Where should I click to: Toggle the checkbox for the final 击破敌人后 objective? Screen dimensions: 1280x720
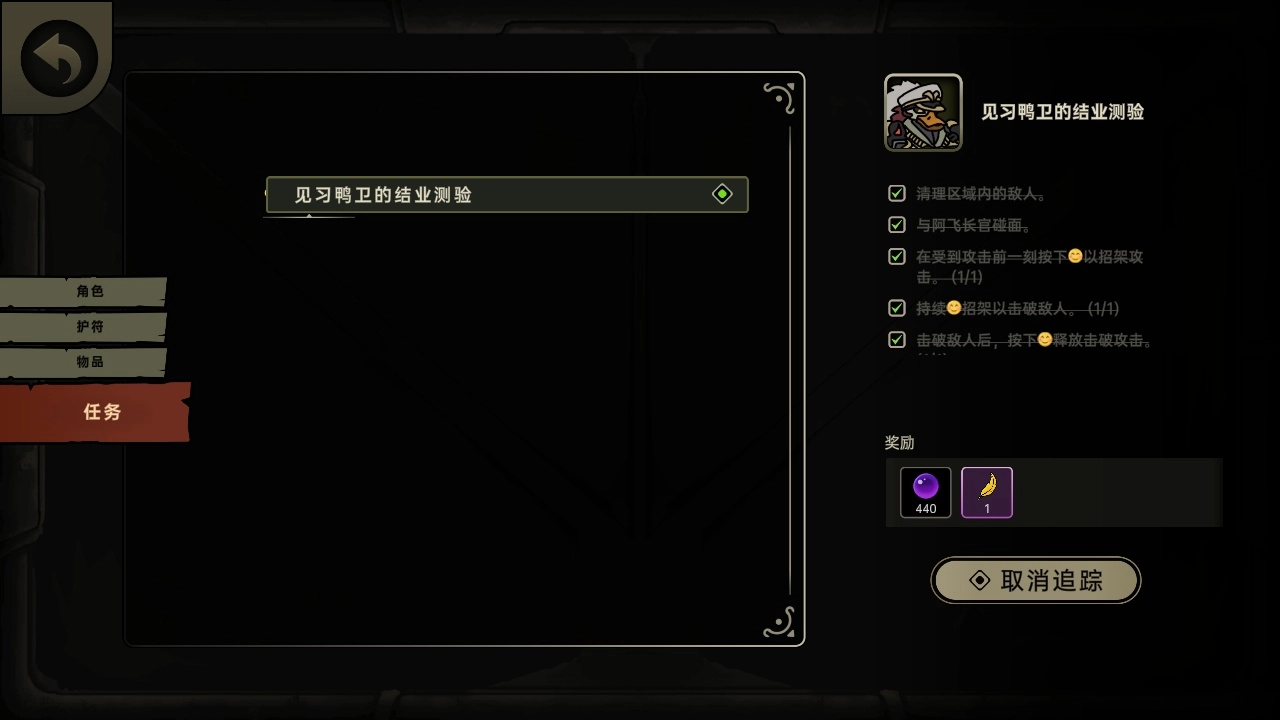(x=896, y=339)
